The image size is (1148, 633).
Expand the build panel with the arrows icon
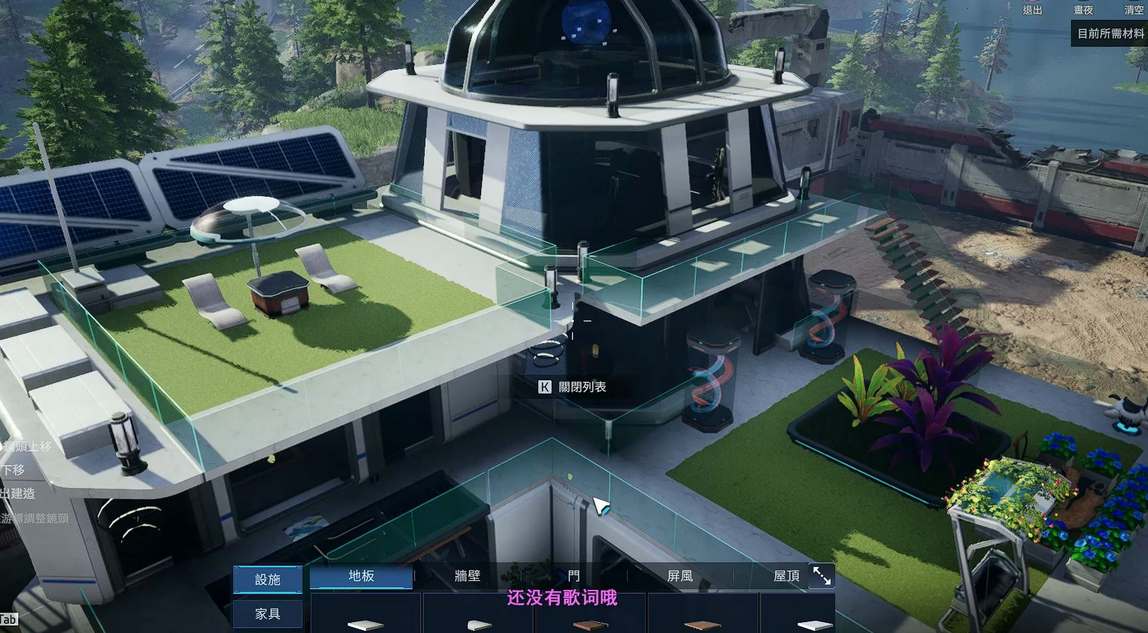click(x=822, y=576)
